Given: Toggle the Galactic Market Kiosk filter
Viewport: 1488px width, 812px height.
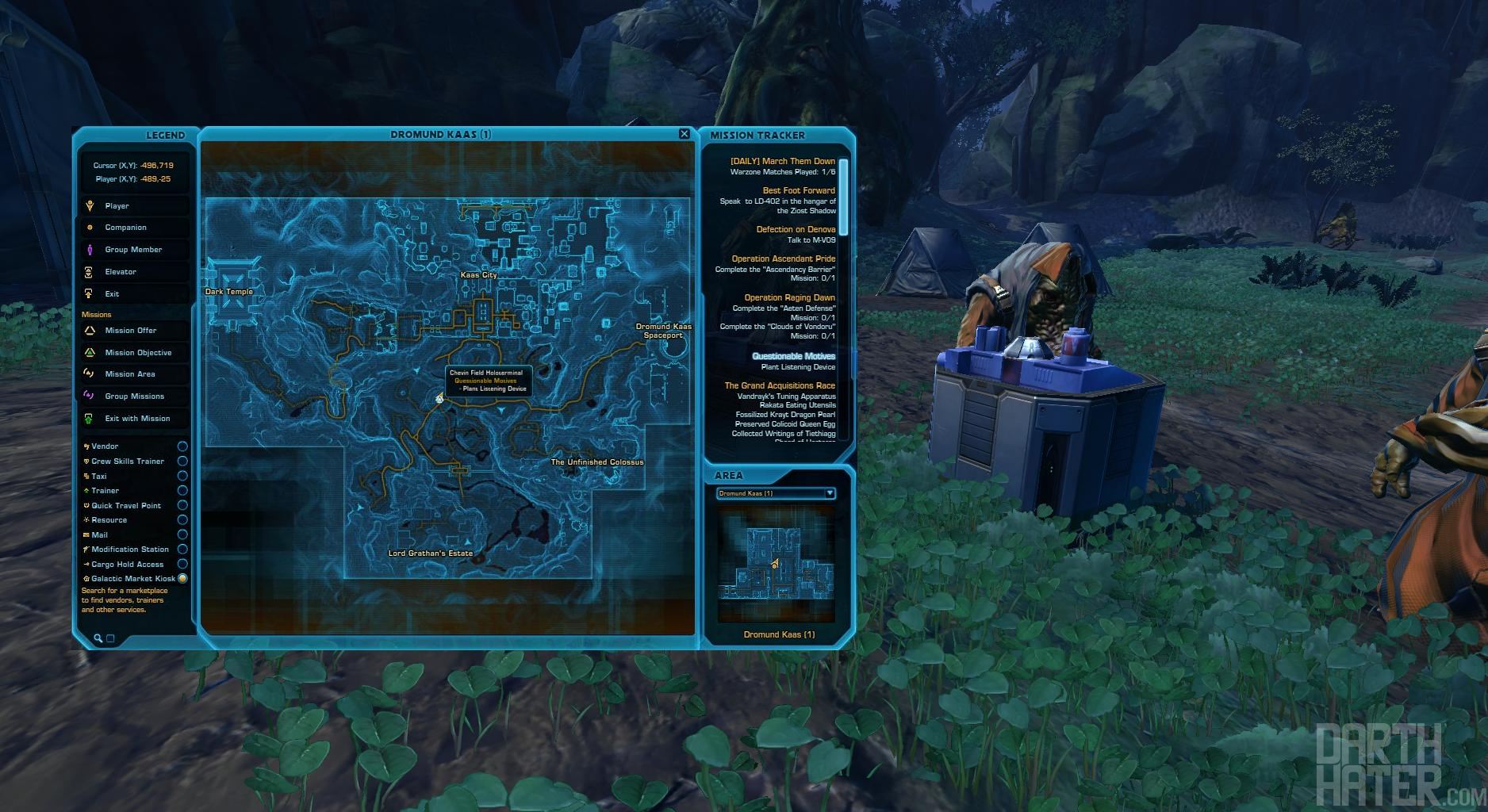Looking at the screenshot, I should 182,579.
